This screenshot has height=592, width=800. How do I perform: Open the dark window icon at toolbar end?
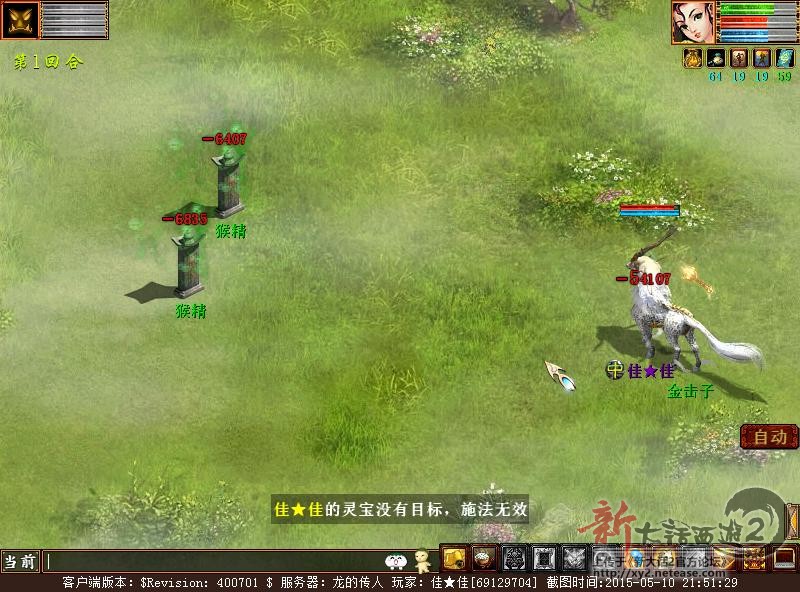pyautogui.click(x=784, y=558)
